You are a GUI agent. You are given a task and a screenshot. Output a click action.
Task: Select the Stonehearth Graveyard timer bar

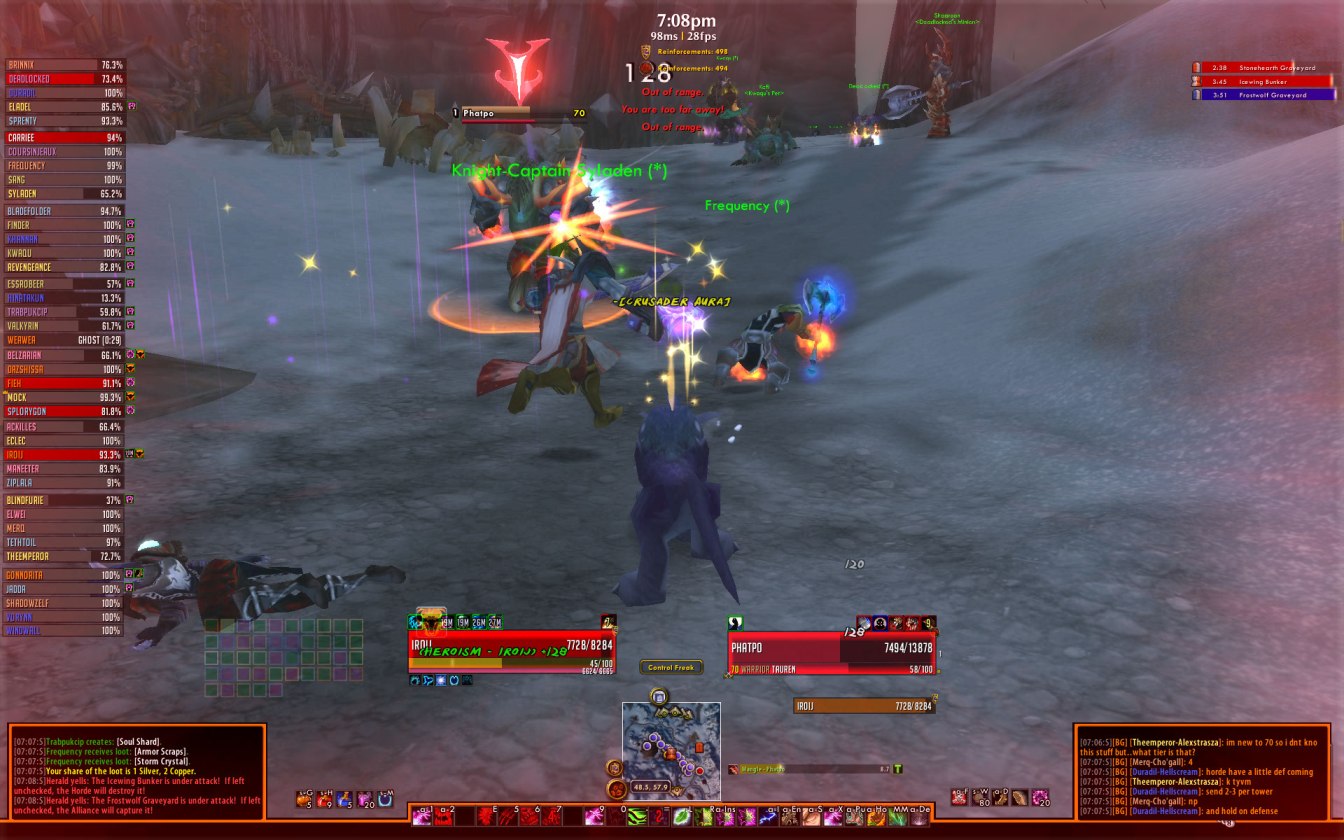point(1264,67)
